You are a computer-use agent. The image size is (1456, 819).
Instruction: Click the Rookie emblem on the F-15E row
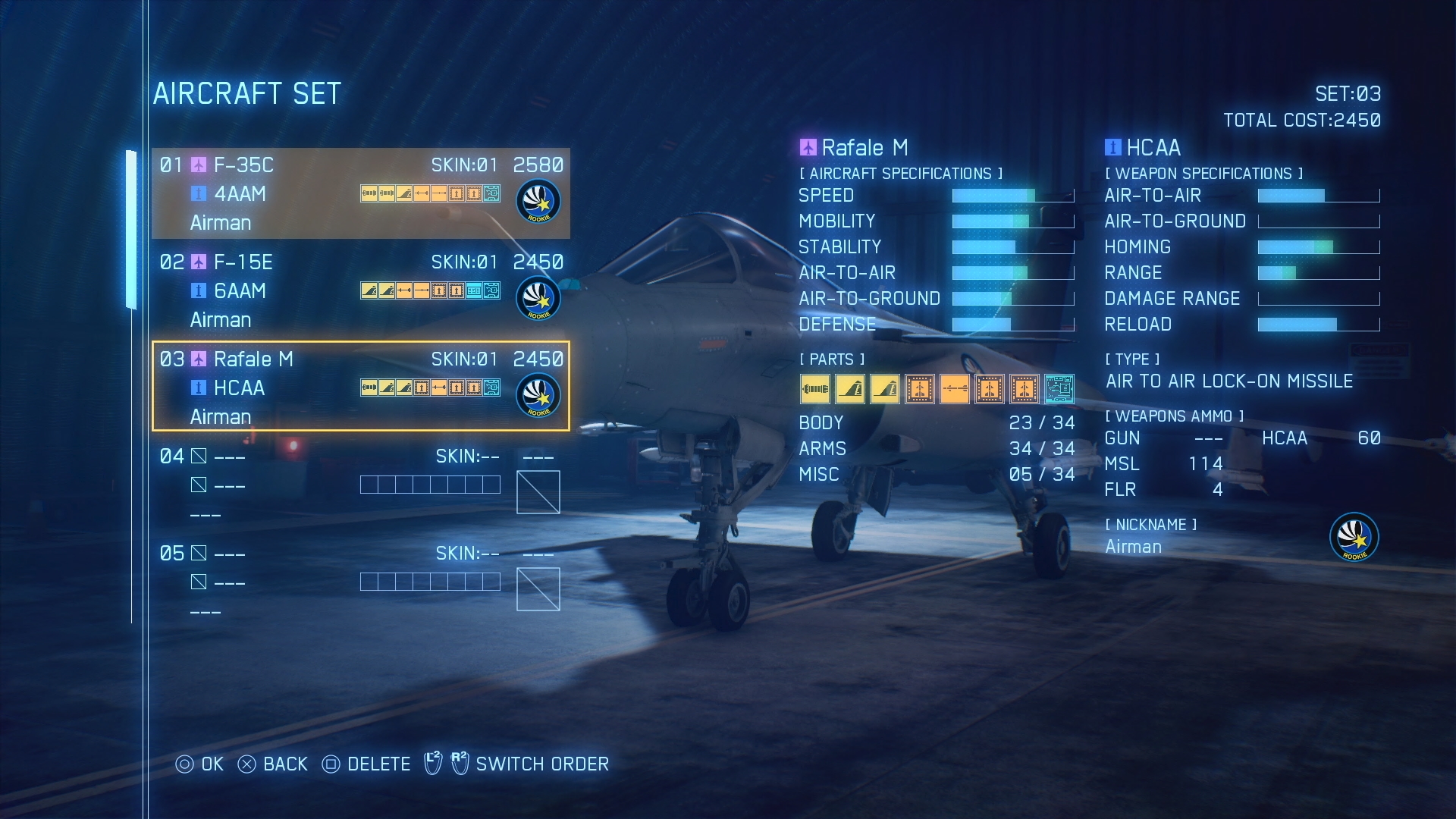coord(538,299)
